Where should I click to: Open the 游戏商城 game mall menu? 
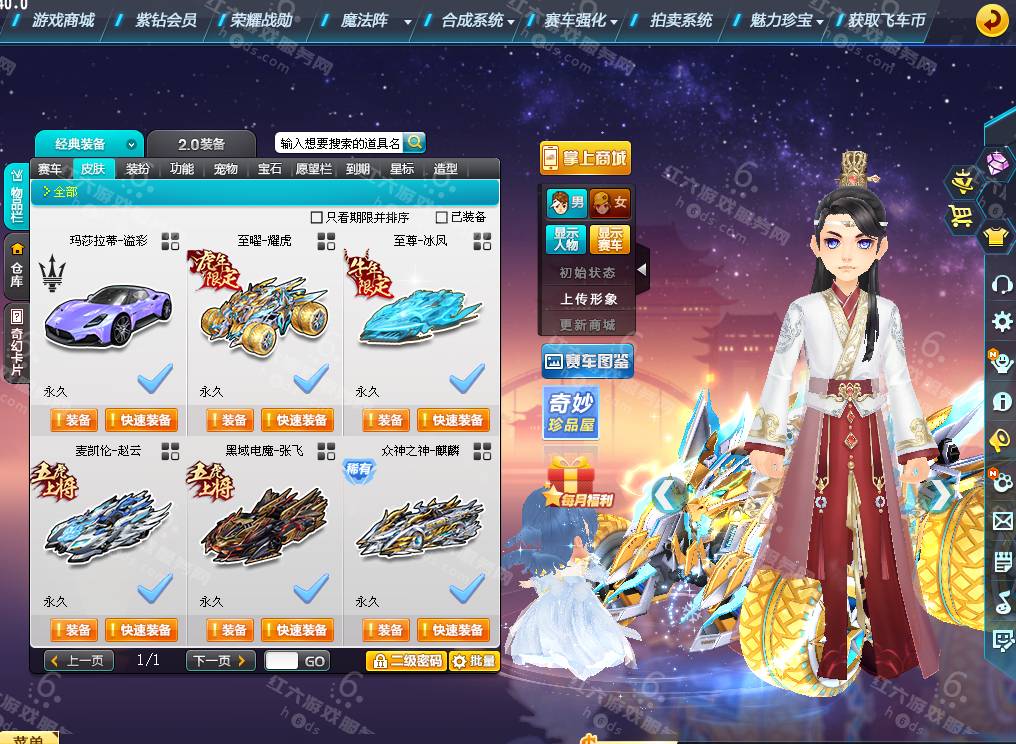click(63, 20)
